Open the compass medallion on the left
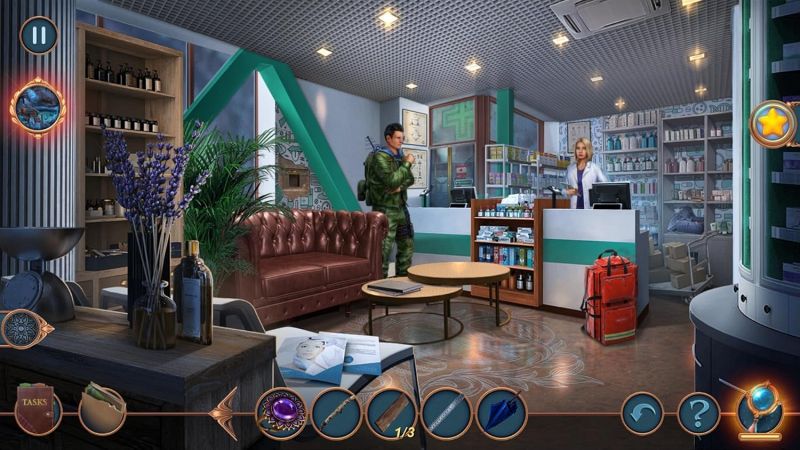Image resolution: width=800 pixels, height=450 pixels. (21, 328)
